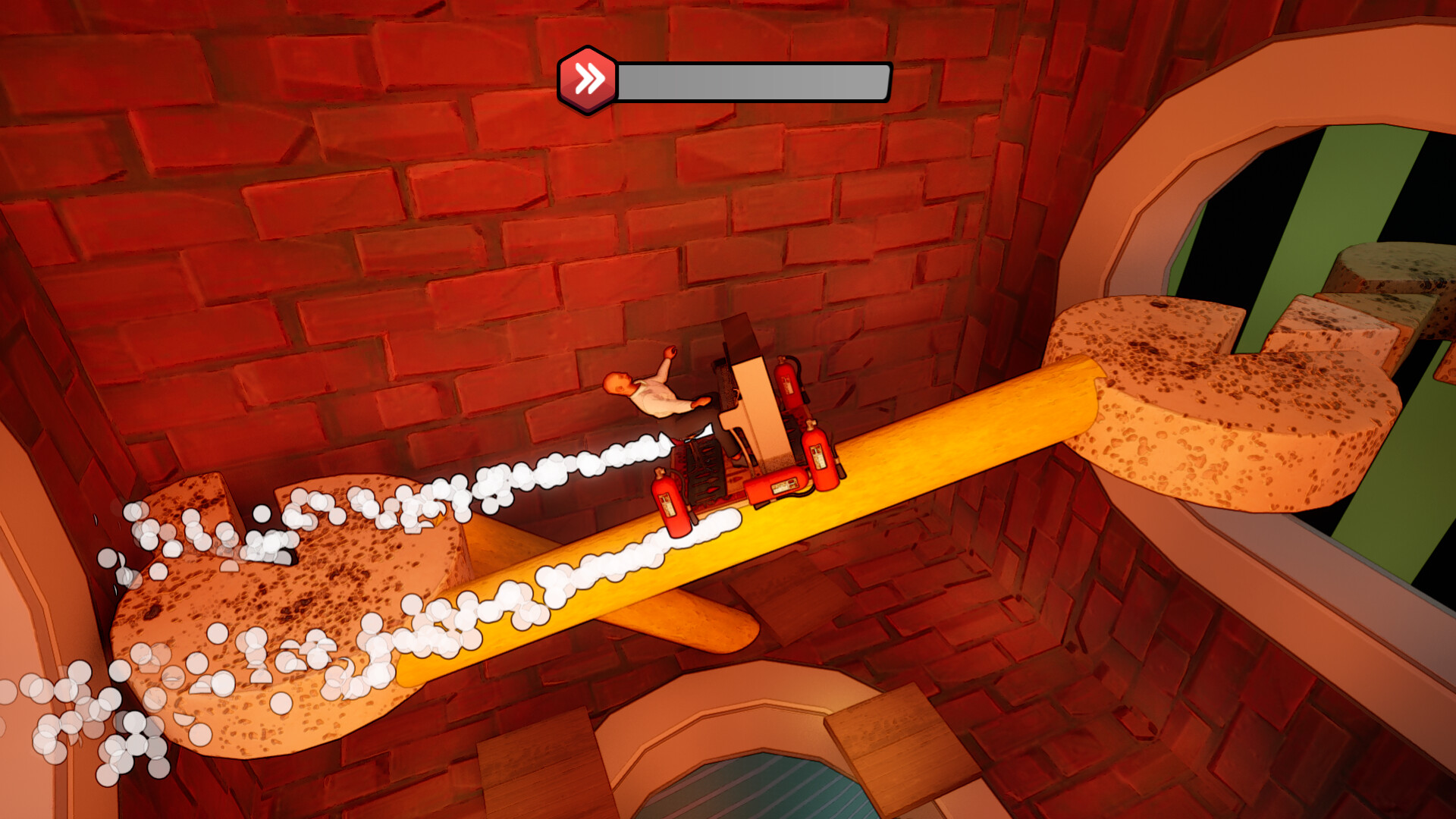Select the horizontal red extinguisher thruster
This screenshot has width=1456, height=819.
click(775, 485)
